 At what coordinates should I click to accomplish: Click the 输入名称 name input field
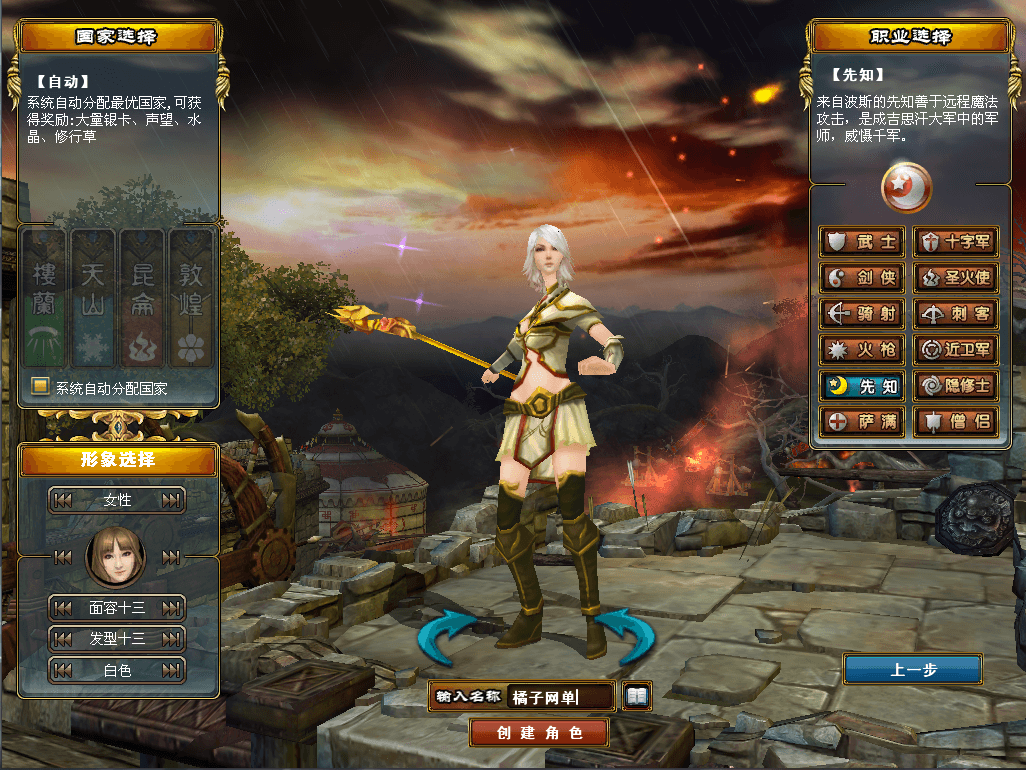pos(560,697)
